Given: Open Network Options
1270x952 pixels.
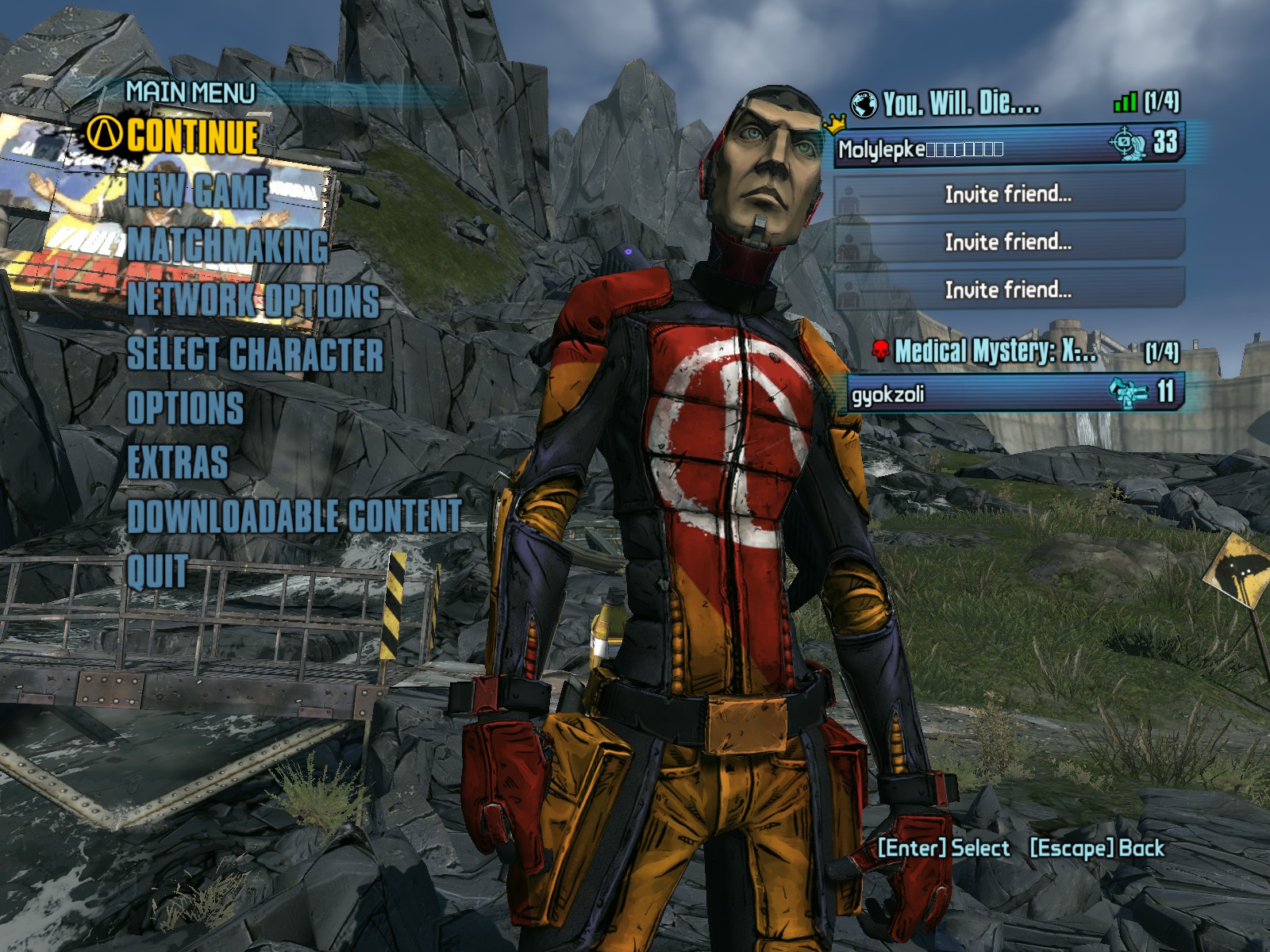Looking at the screenshot, I should (253, 301).
